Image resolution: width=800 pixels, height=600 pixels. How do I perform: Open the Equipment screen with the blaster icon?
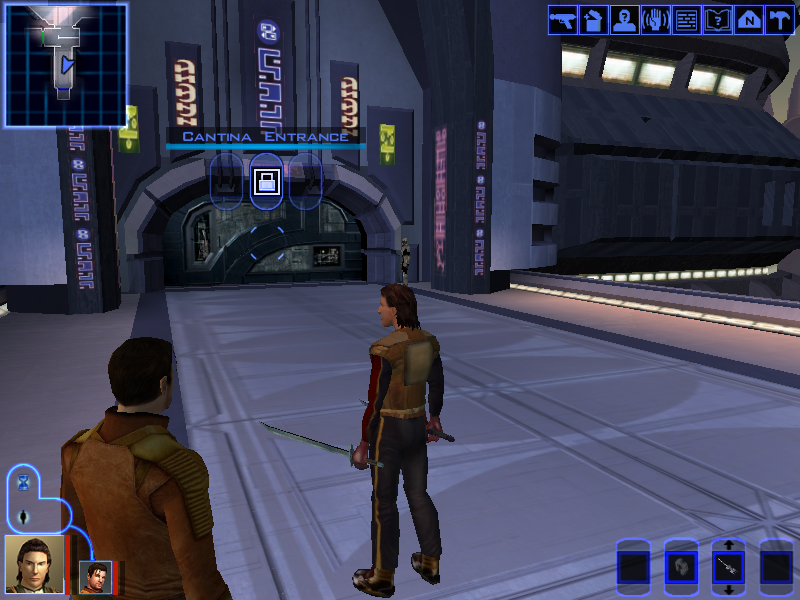pos(561,20)
